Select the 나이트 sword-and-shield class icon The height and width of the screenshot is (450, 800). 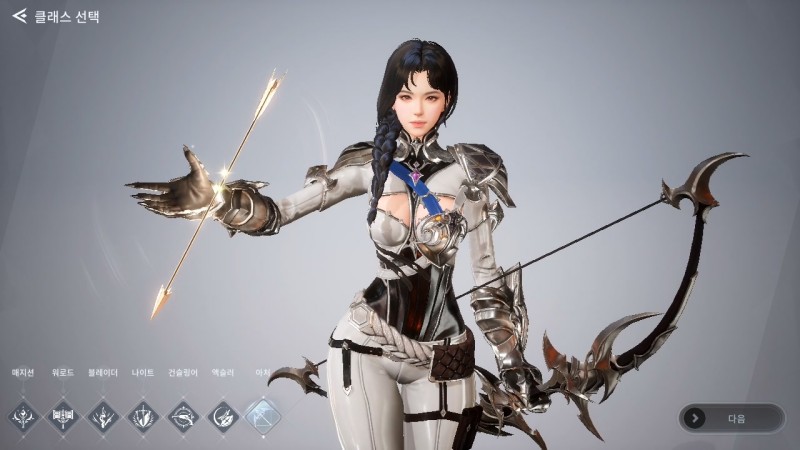pyautogui.click(x=143, y=413)
